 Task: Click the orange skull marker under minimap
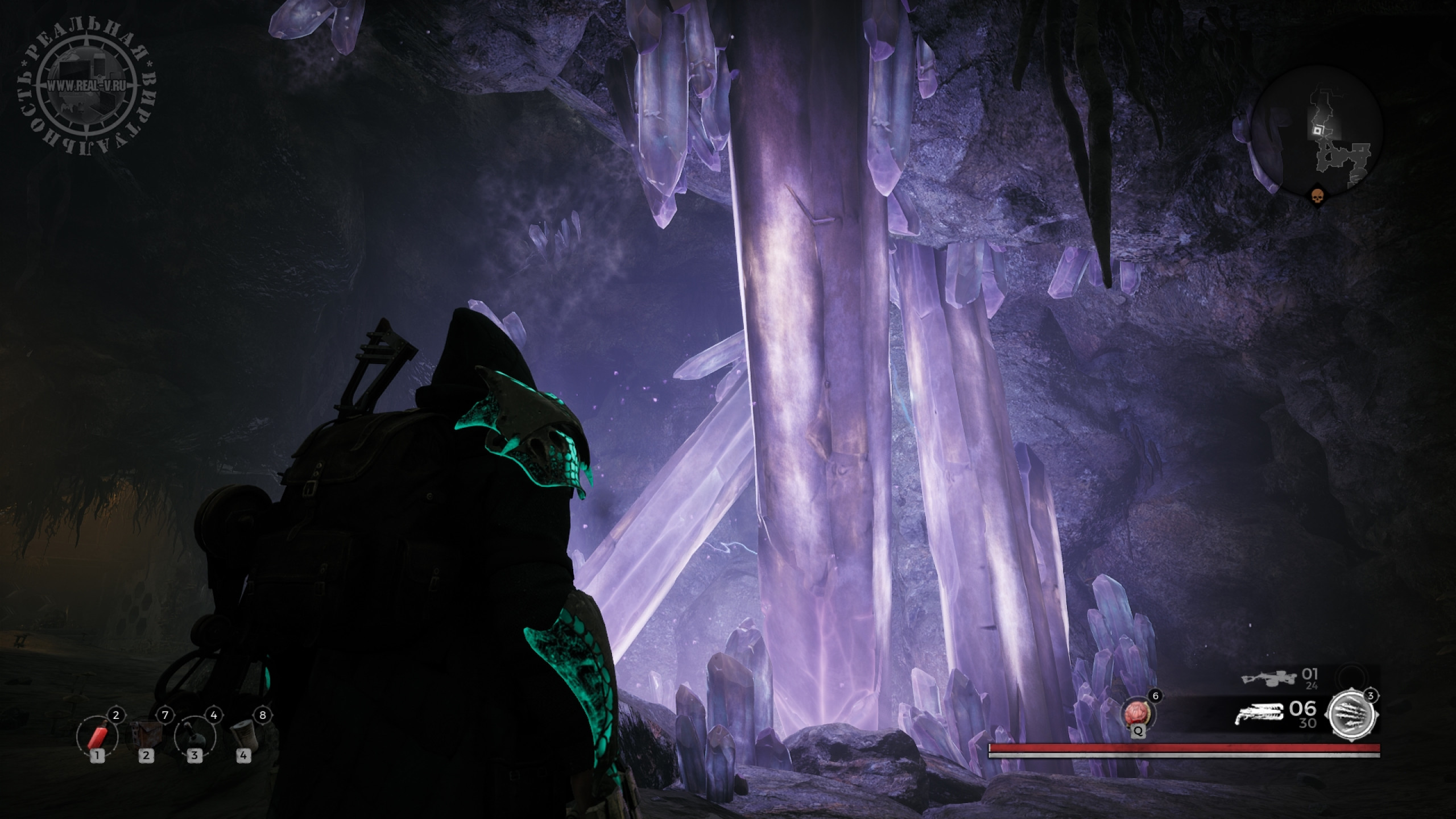tap(1316, 197)
